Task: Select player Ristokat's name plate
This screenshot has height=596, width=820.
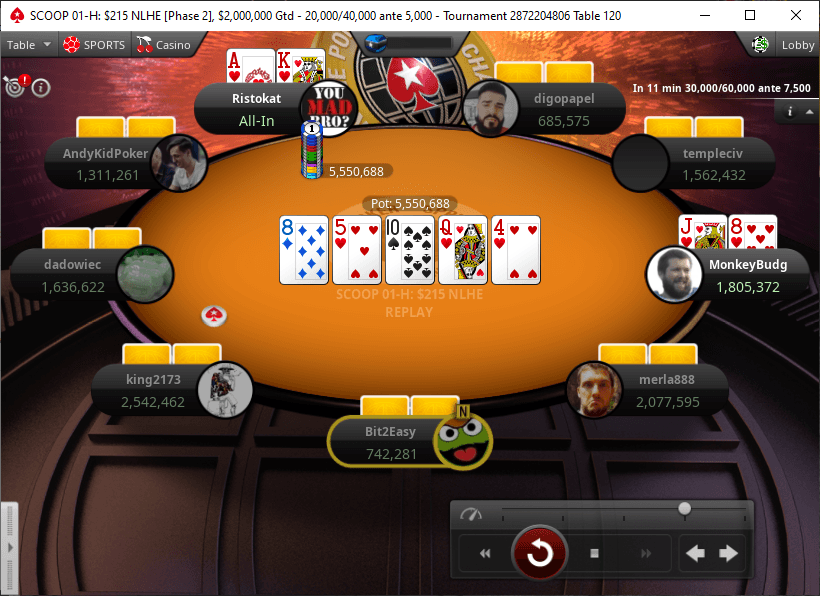Action: click(x=250, y=109)
